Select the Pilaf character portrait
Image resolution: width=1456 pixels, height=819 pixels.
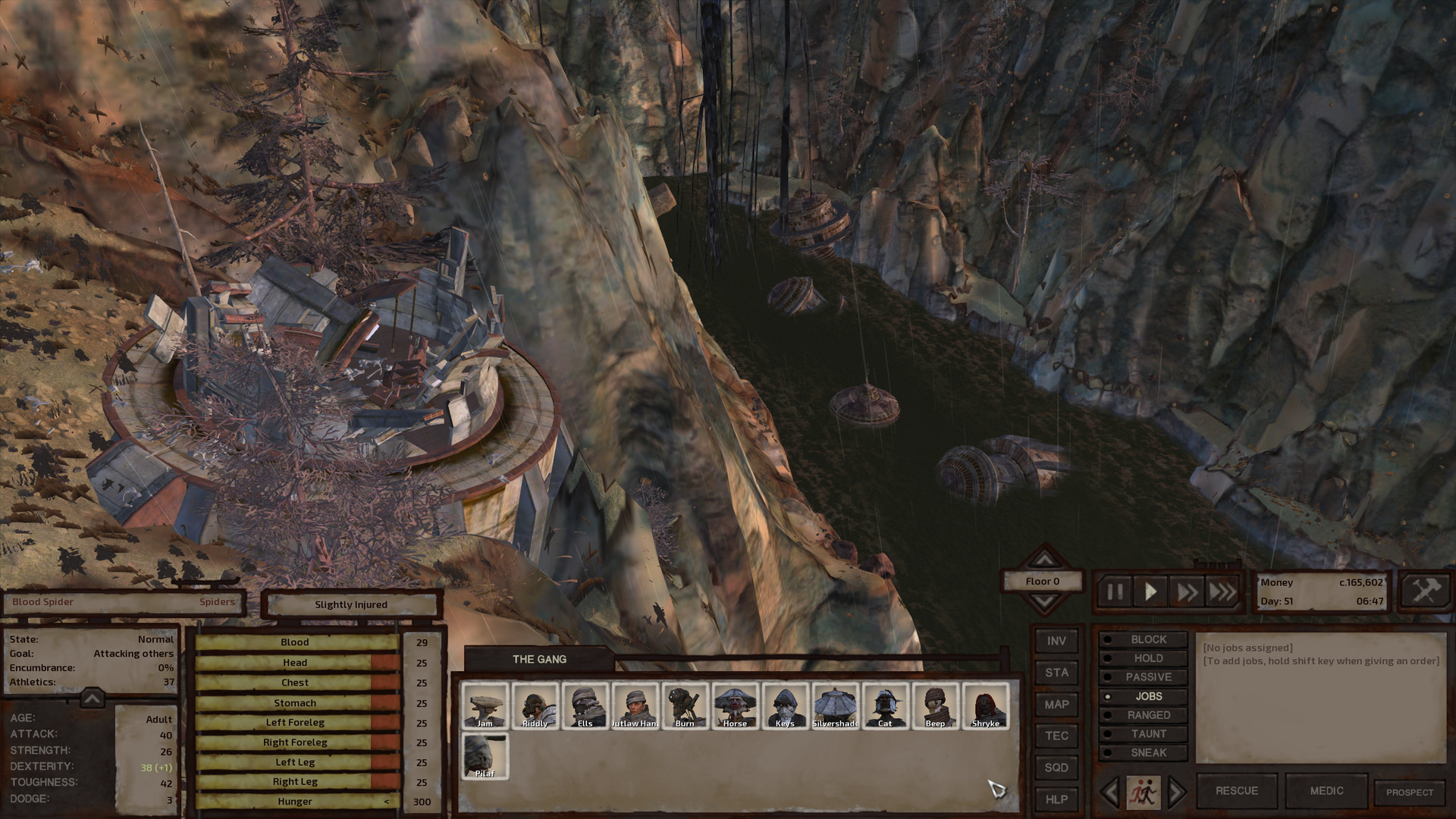[485, 756]
